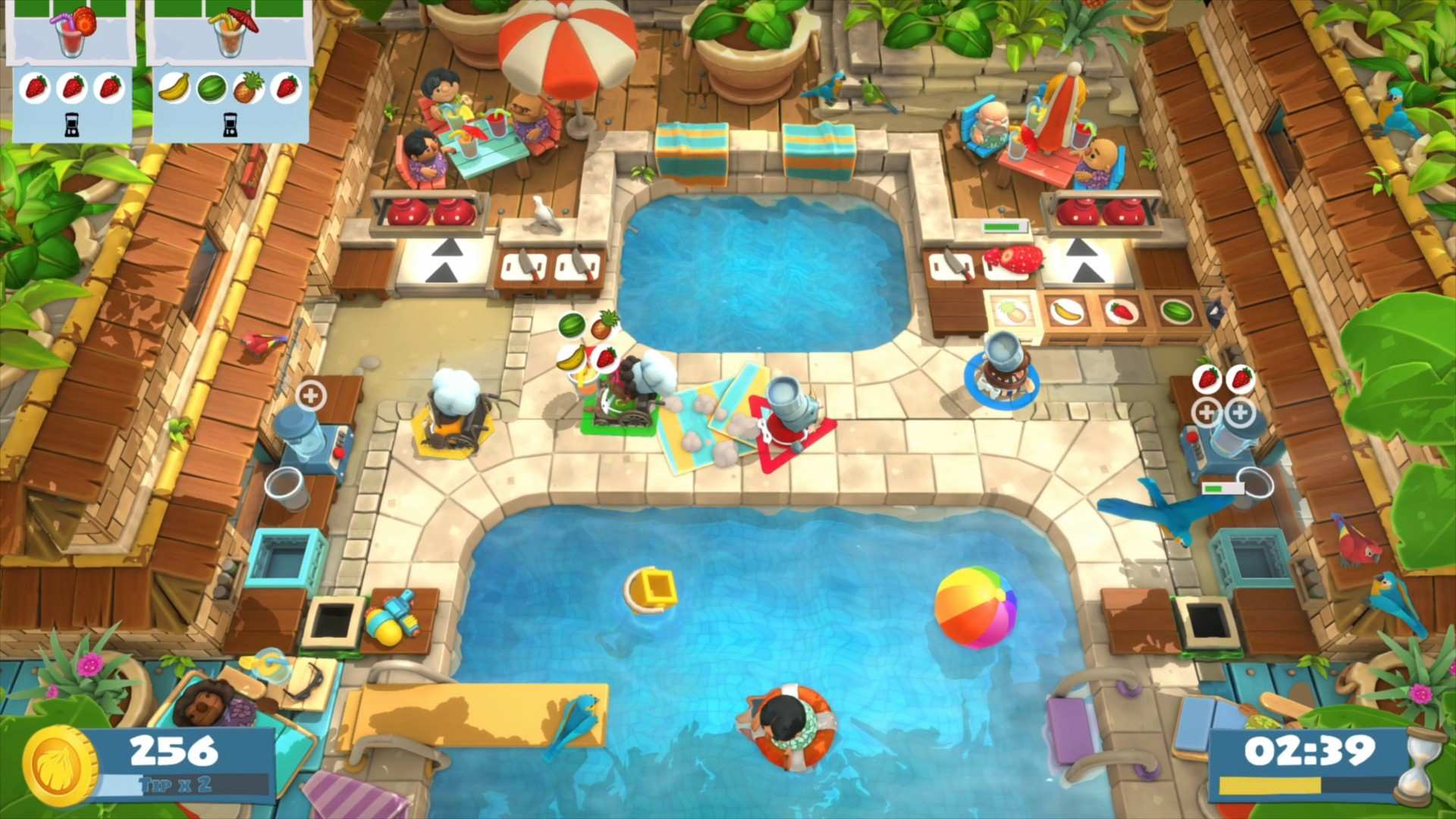Select the banana icon on the second order
1456x819 pixels.
pyautogui.click(x=174, y=86)
